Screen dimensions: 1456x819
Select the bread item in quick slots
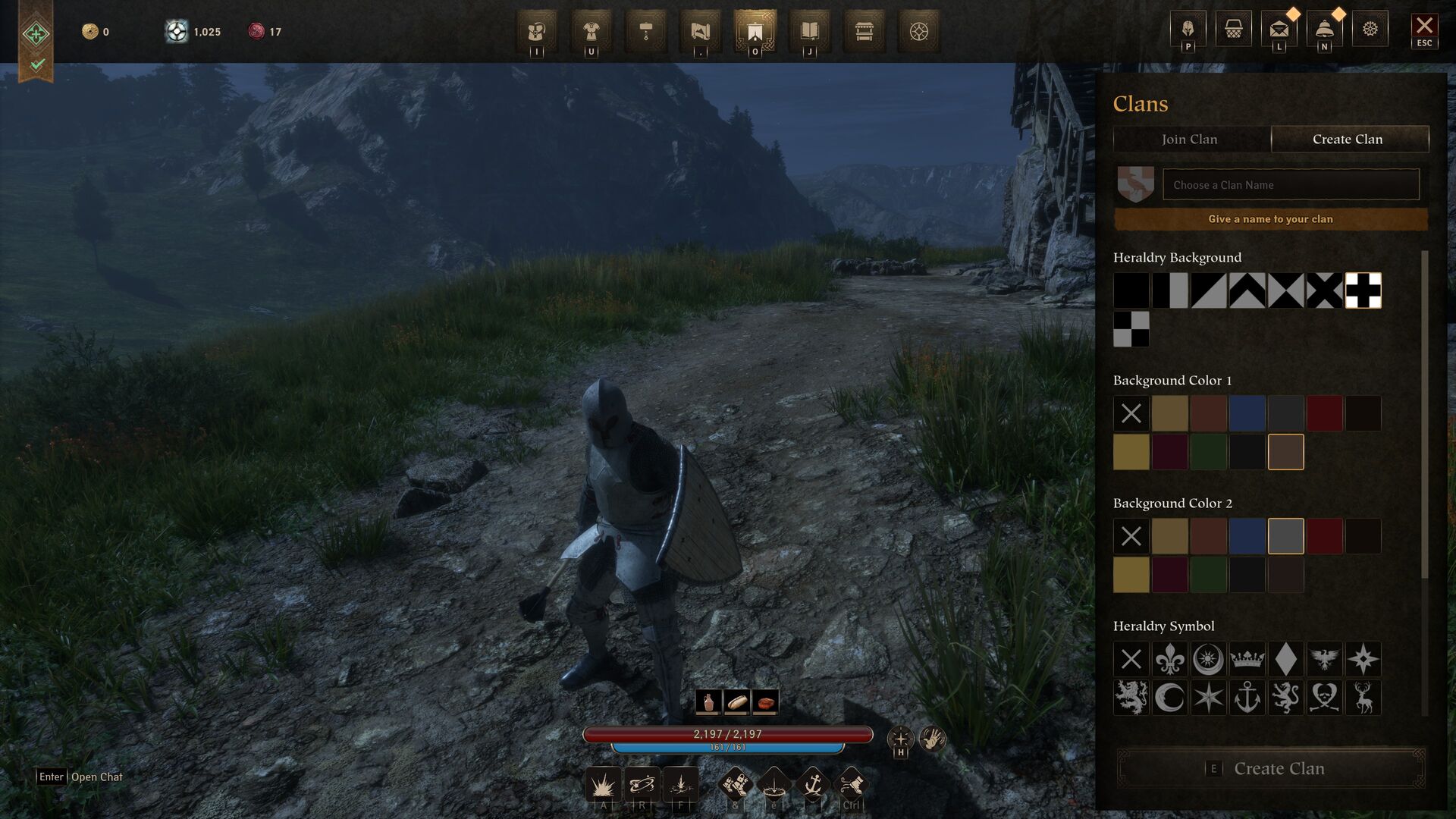[x=736, y=702]
